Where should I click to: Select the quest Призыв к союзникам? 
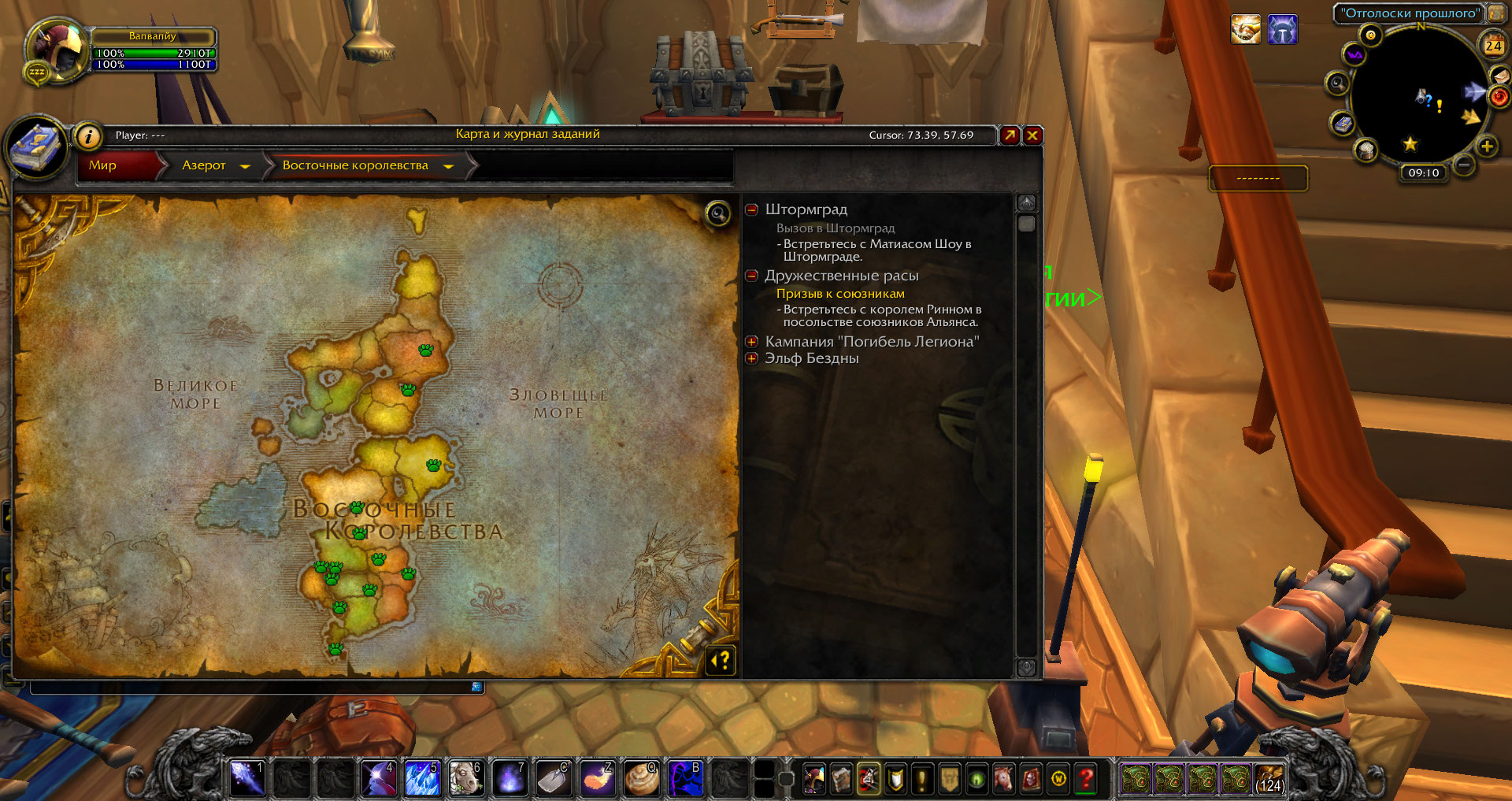click(840, 294)
